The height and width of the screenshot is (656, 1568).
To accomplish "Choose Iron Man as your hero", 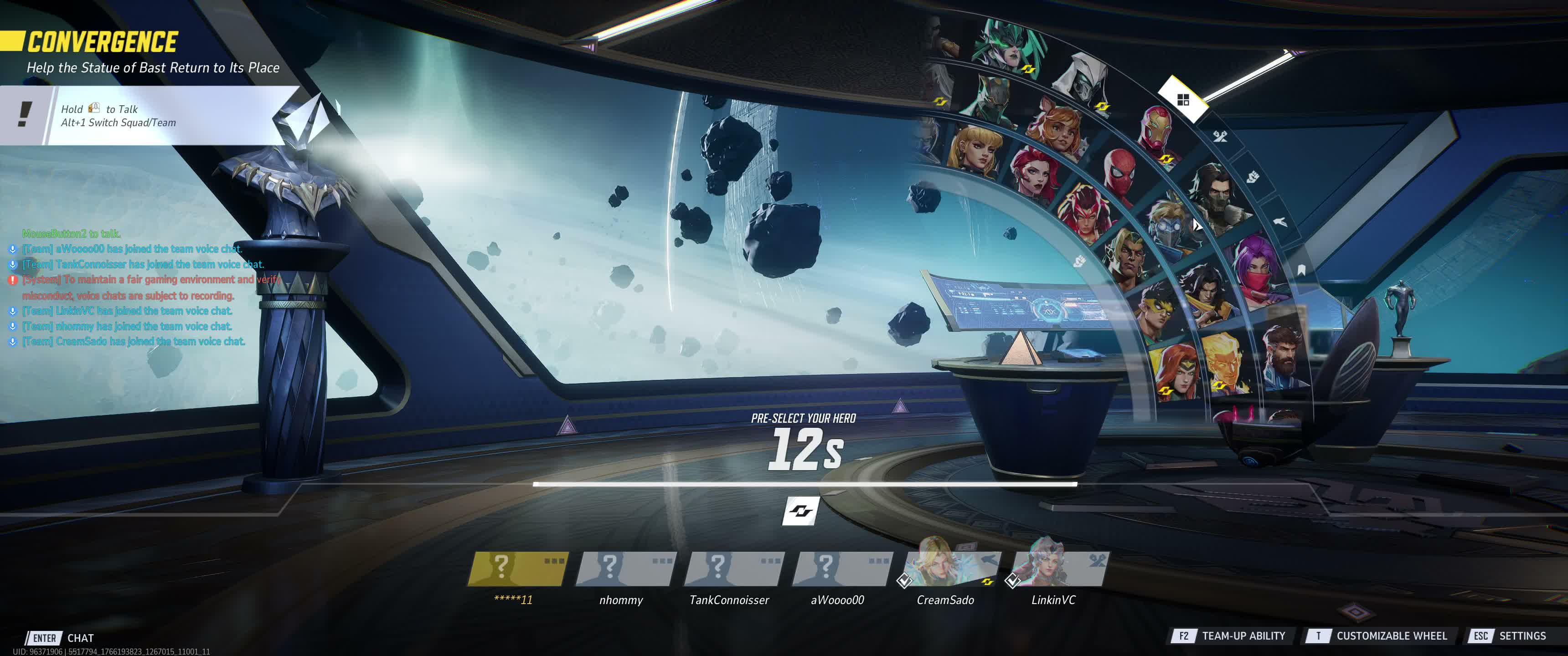I will [1156, 130].
